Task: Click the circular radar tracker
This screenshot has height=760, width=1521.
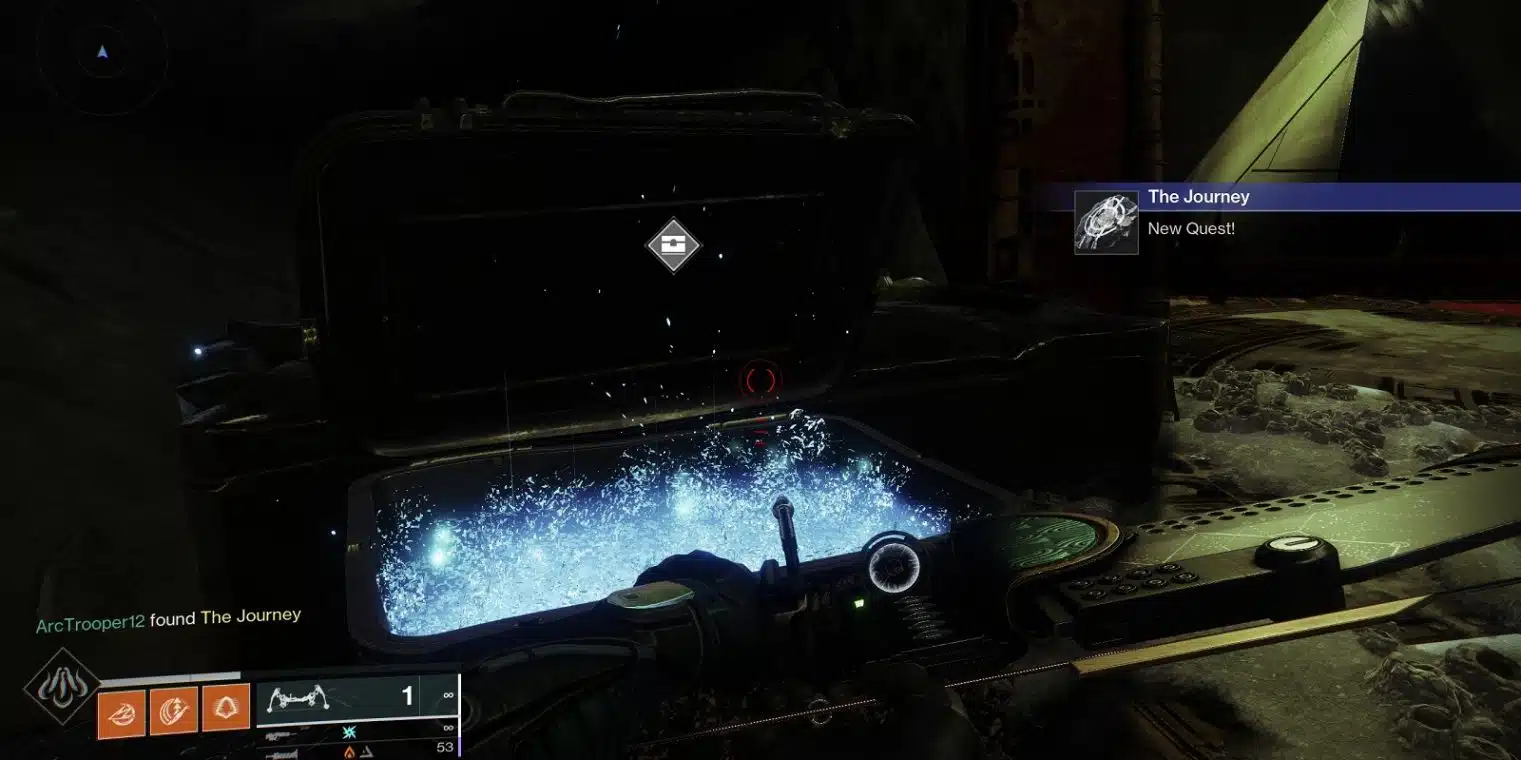Action: pos(102,53)
